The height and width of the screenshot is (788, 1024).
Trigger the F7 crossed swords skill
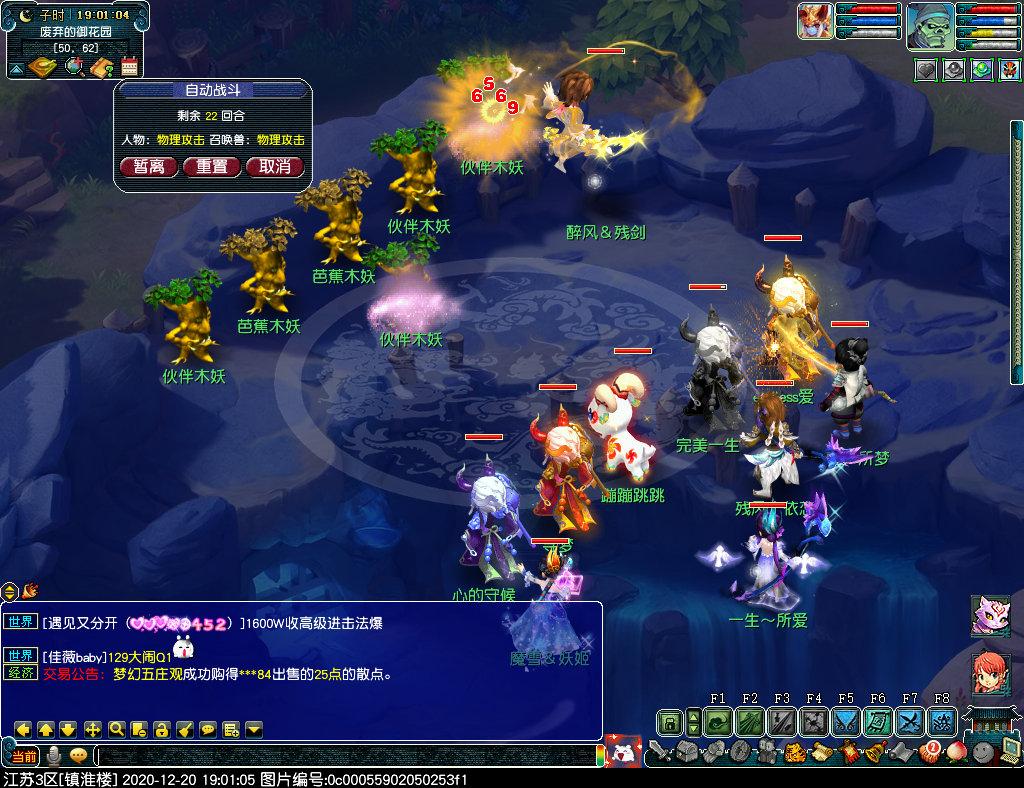point(910,721)
